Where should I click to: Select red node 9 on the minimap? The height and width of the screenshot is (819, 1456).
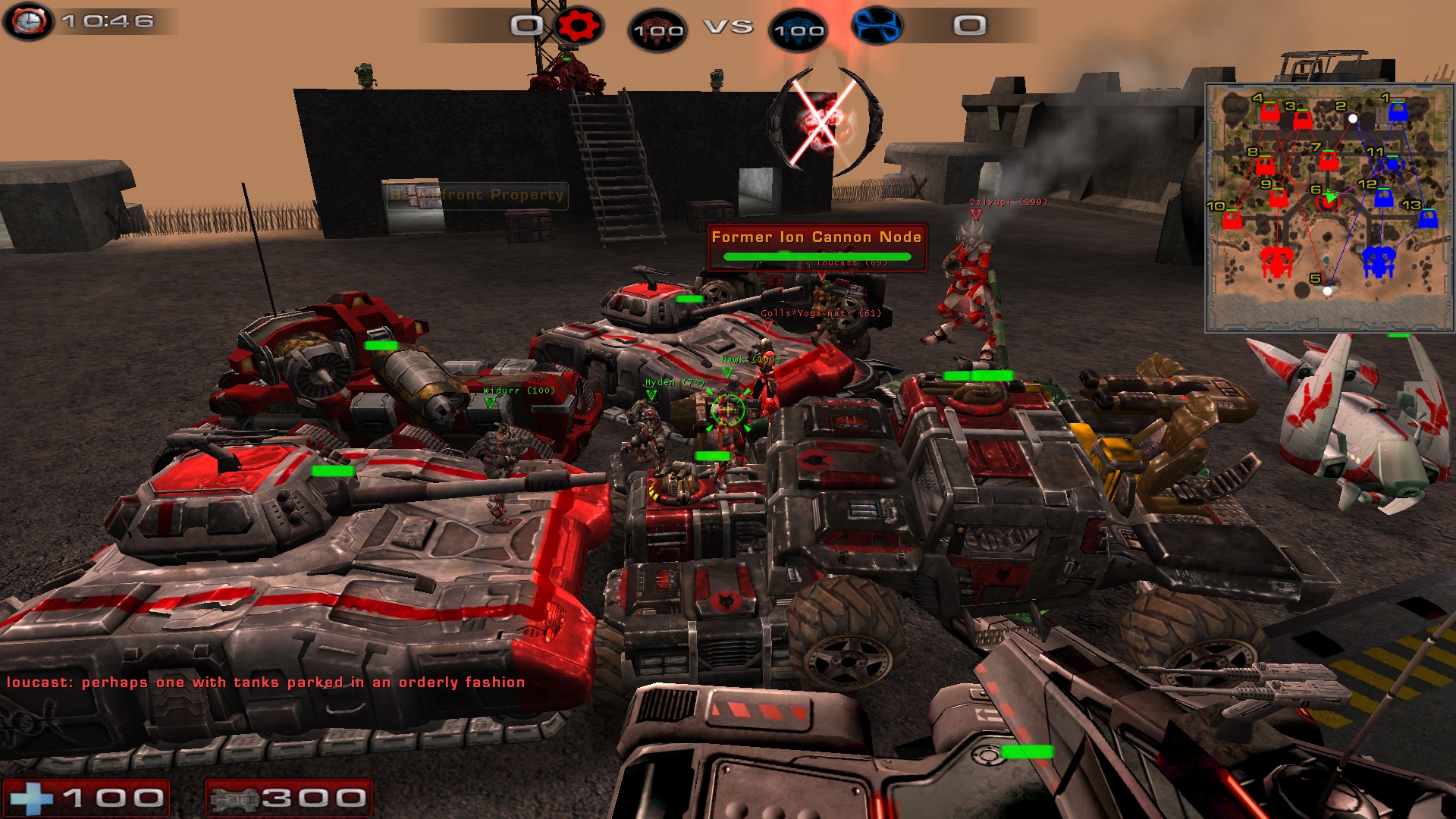(1279, 199)
